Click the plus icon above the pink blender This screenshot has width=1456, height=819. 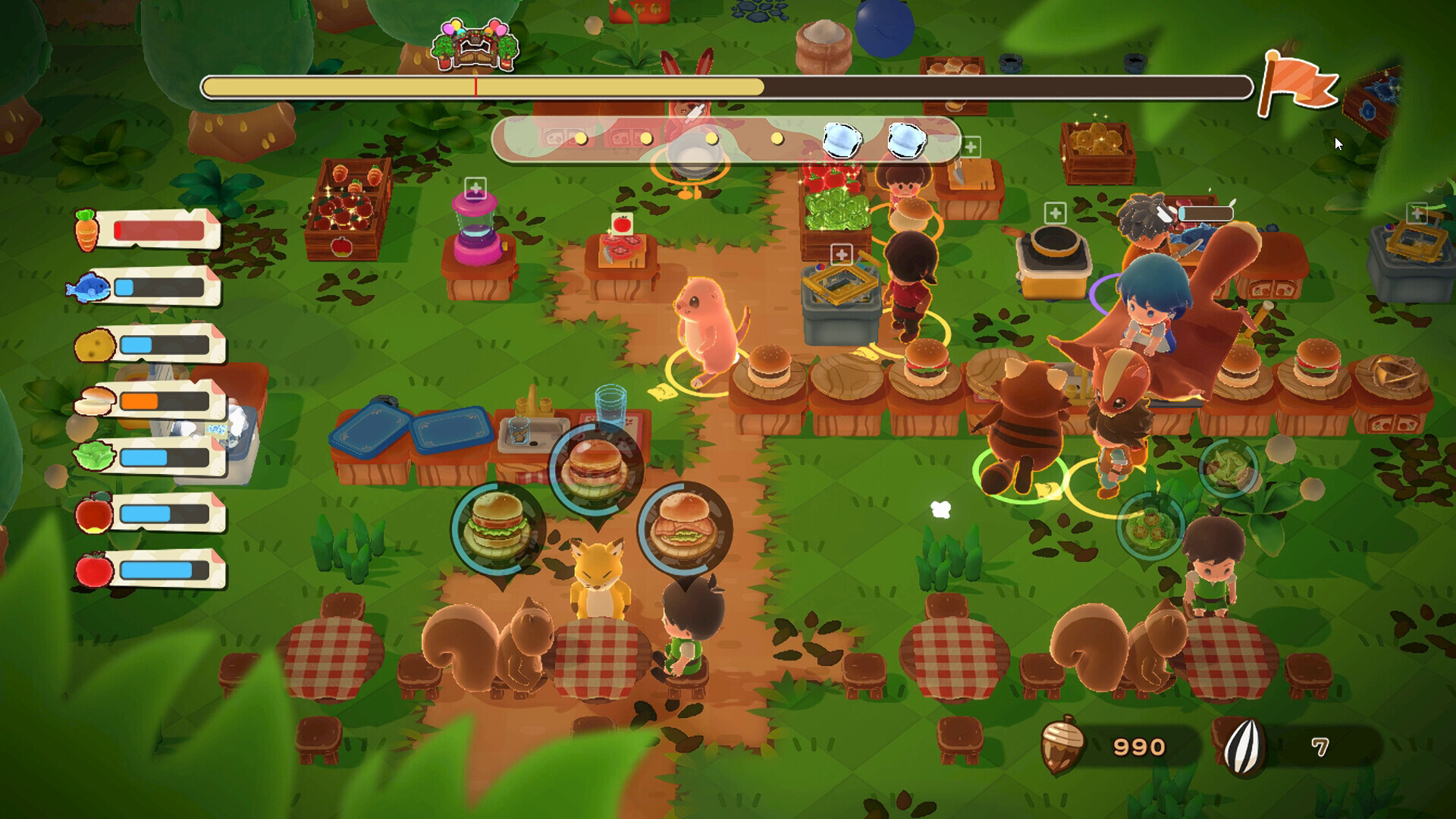pyautogui.click(x=475, y=187)
